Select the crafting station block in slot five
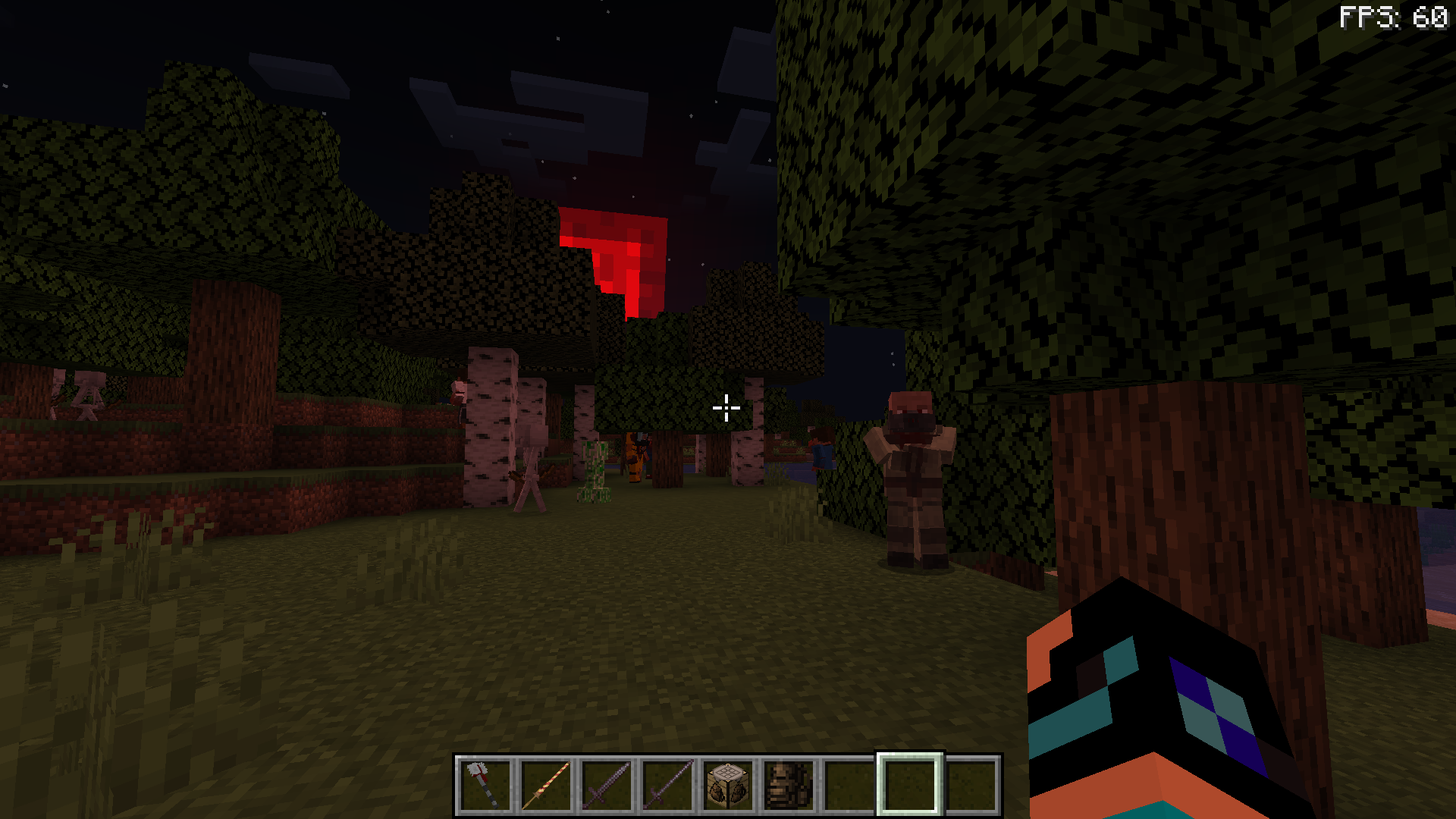This screenshot has width=1456, height=819. pyautogui.click(x=729, y=781)
